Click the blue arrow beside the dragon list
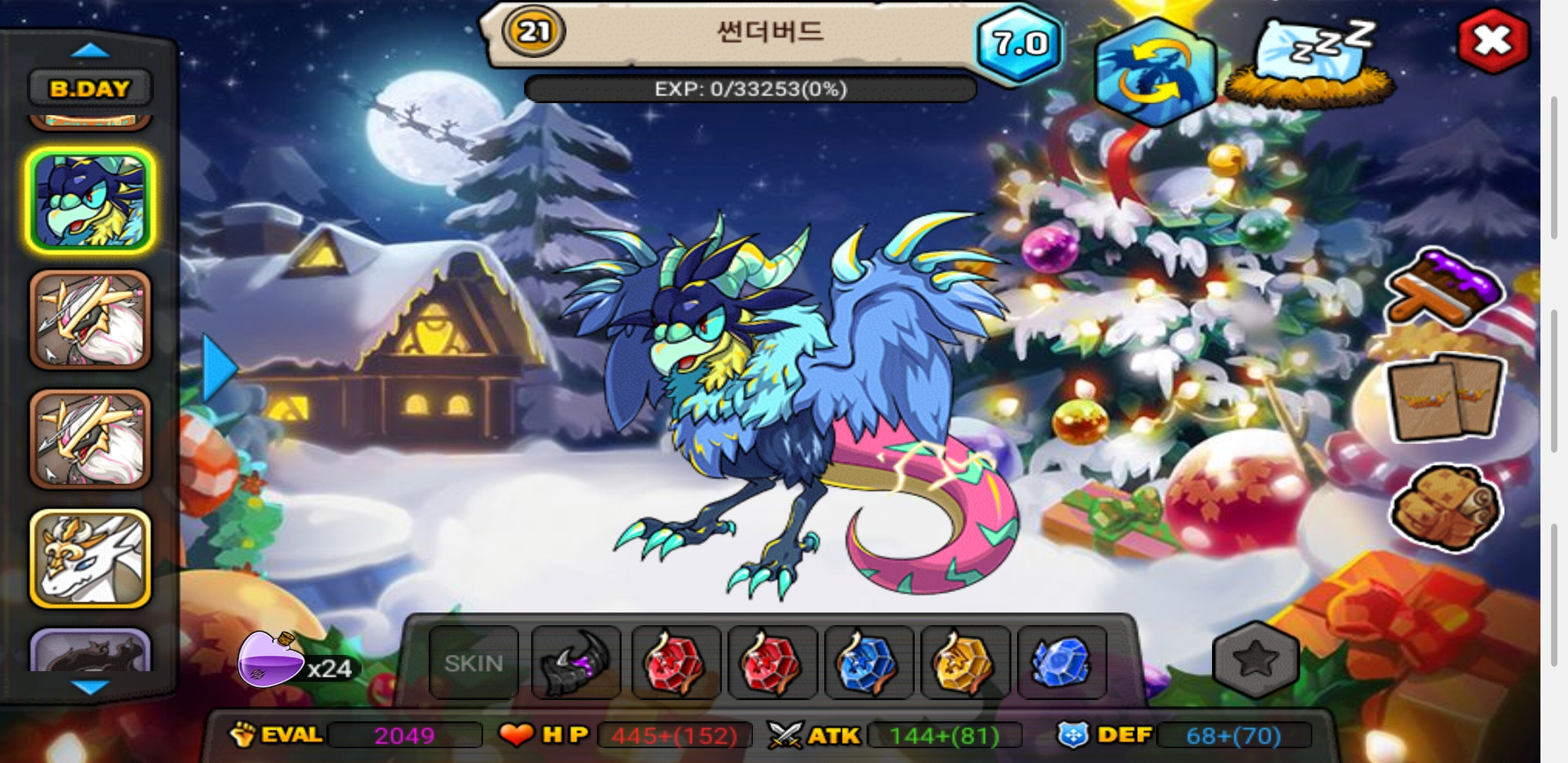This screenshot has width=1568, height=763. tap(219, 369)
